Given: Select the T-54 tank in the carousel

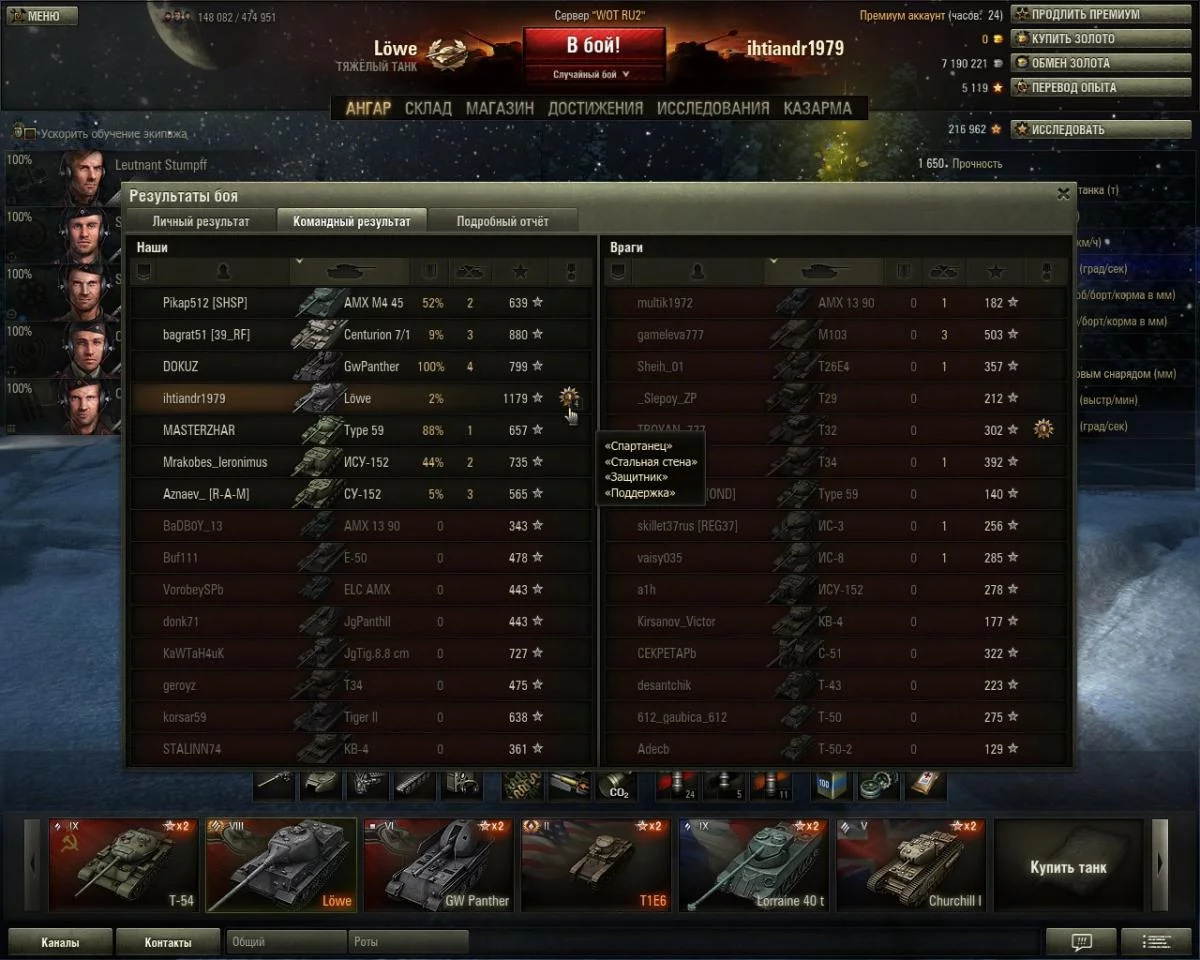Looking at the screenshot, I should (124, 865).
